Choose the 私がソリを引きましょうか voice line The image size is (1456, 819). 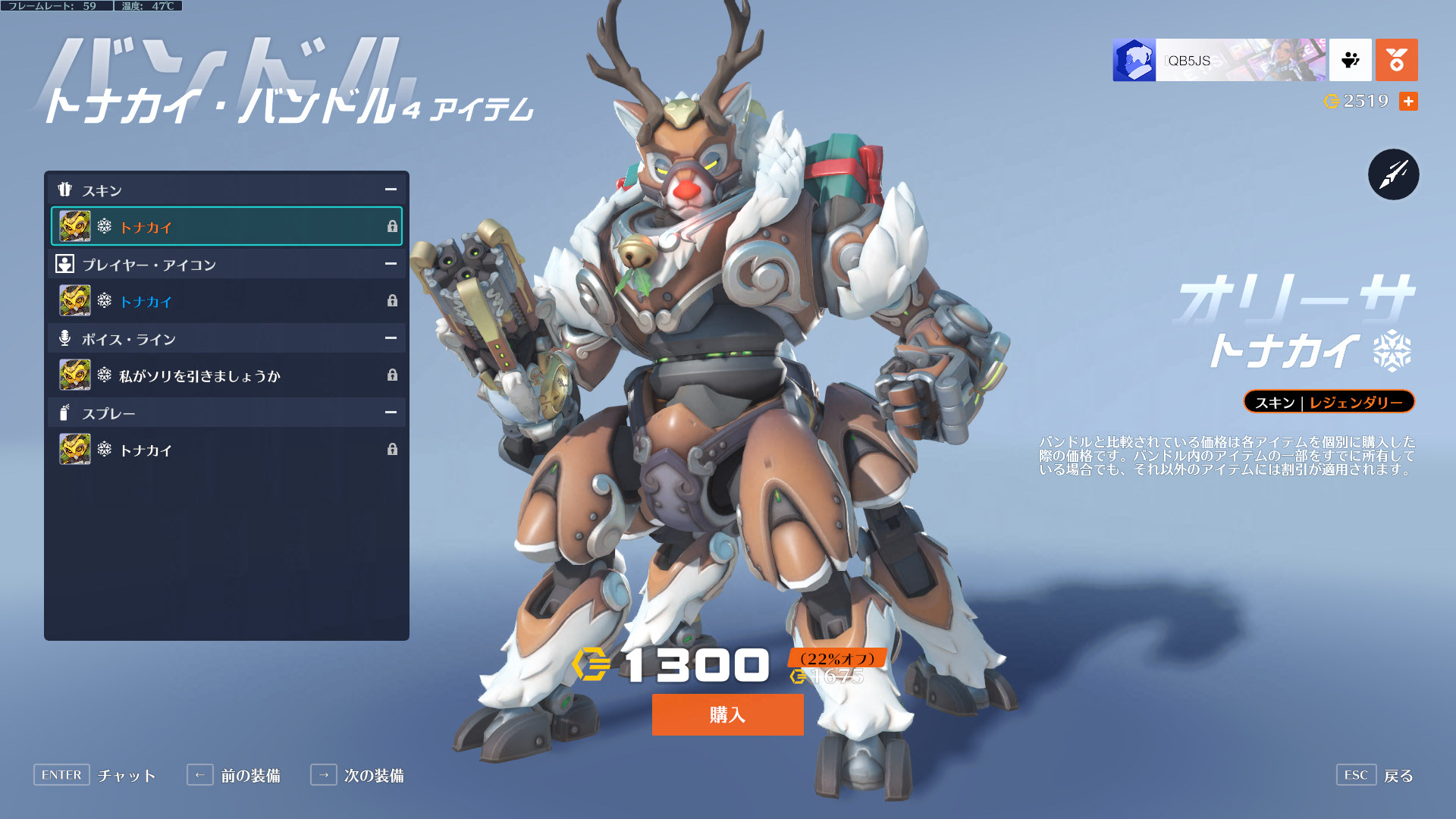[x=226, y=375]
